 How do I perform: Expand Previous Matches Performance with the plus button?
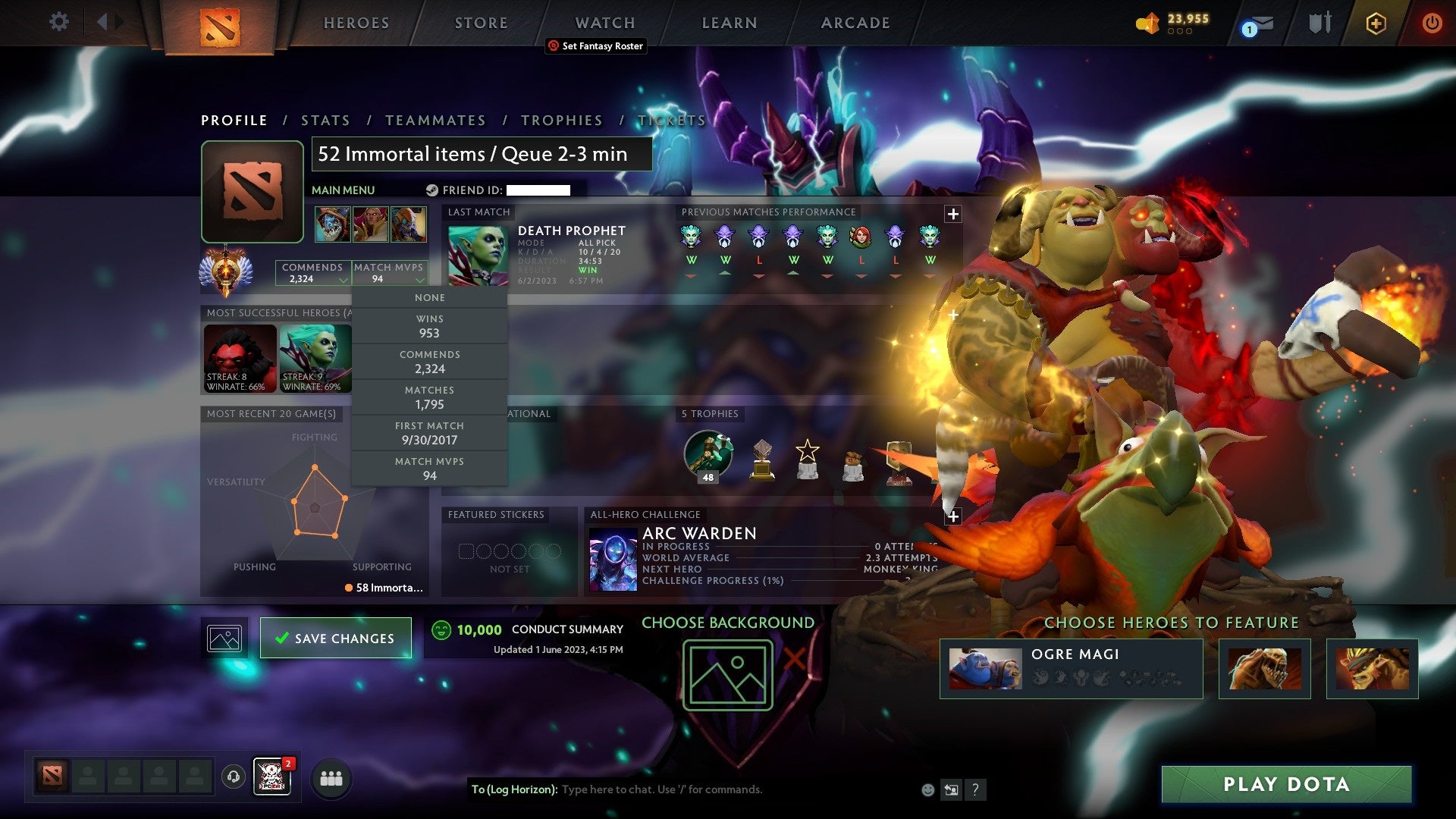click(952, 214)
